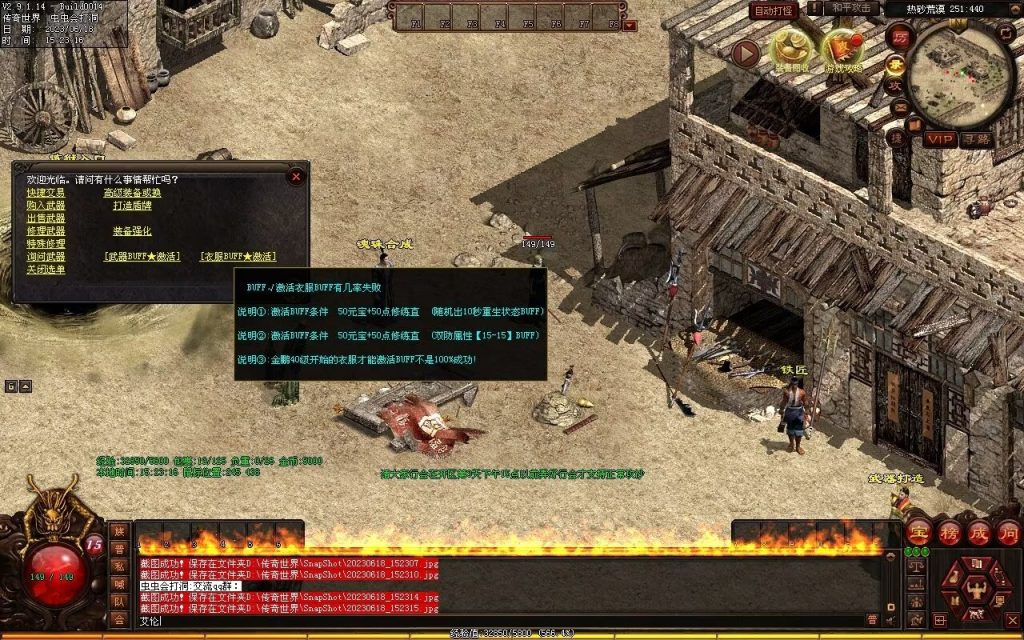Open the 装备回收 gold coins icon
Screen dimensions: 1024x640
click(791, 50)
